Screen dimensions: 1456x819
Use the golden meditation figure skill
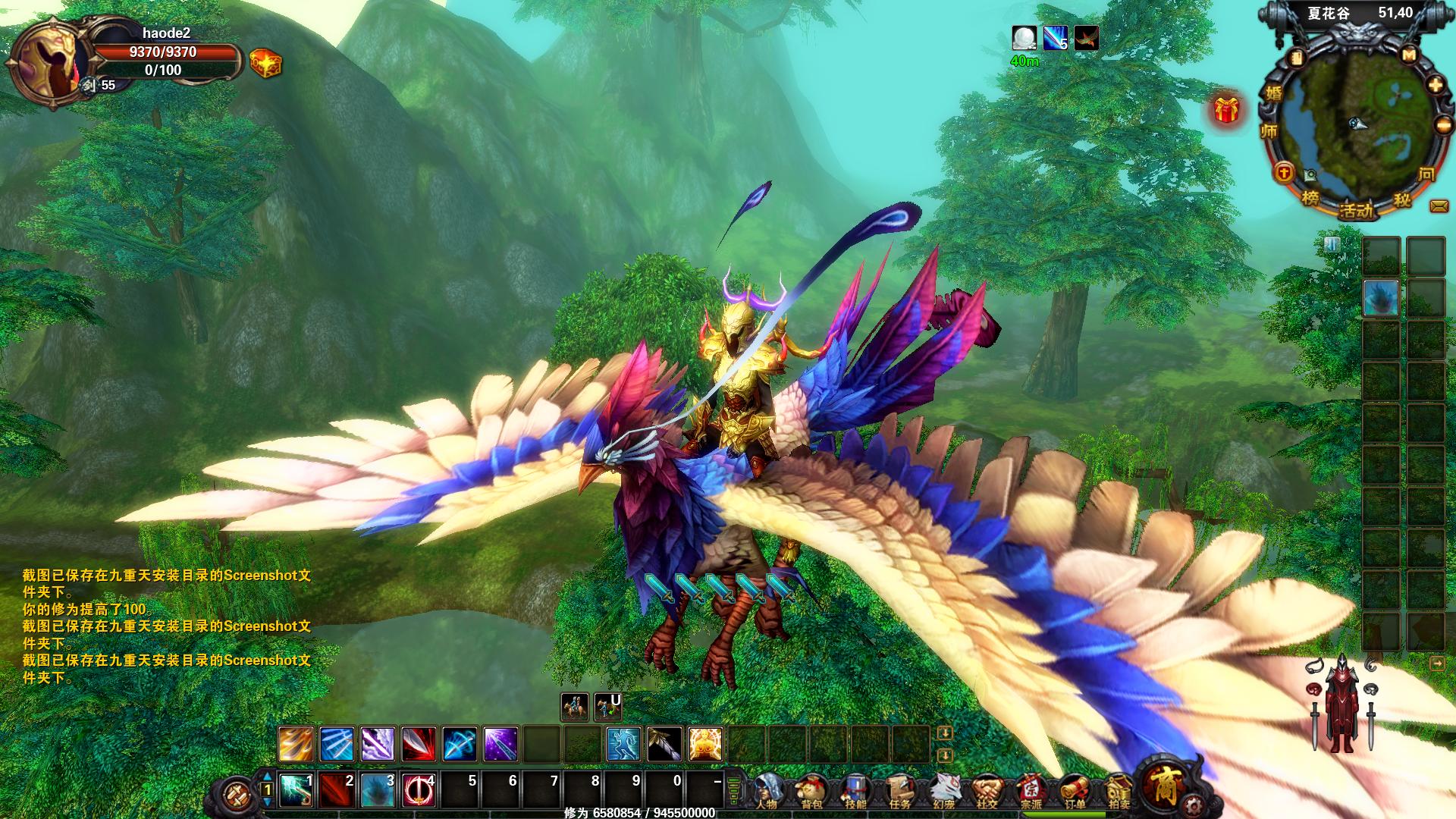(704, 744)
